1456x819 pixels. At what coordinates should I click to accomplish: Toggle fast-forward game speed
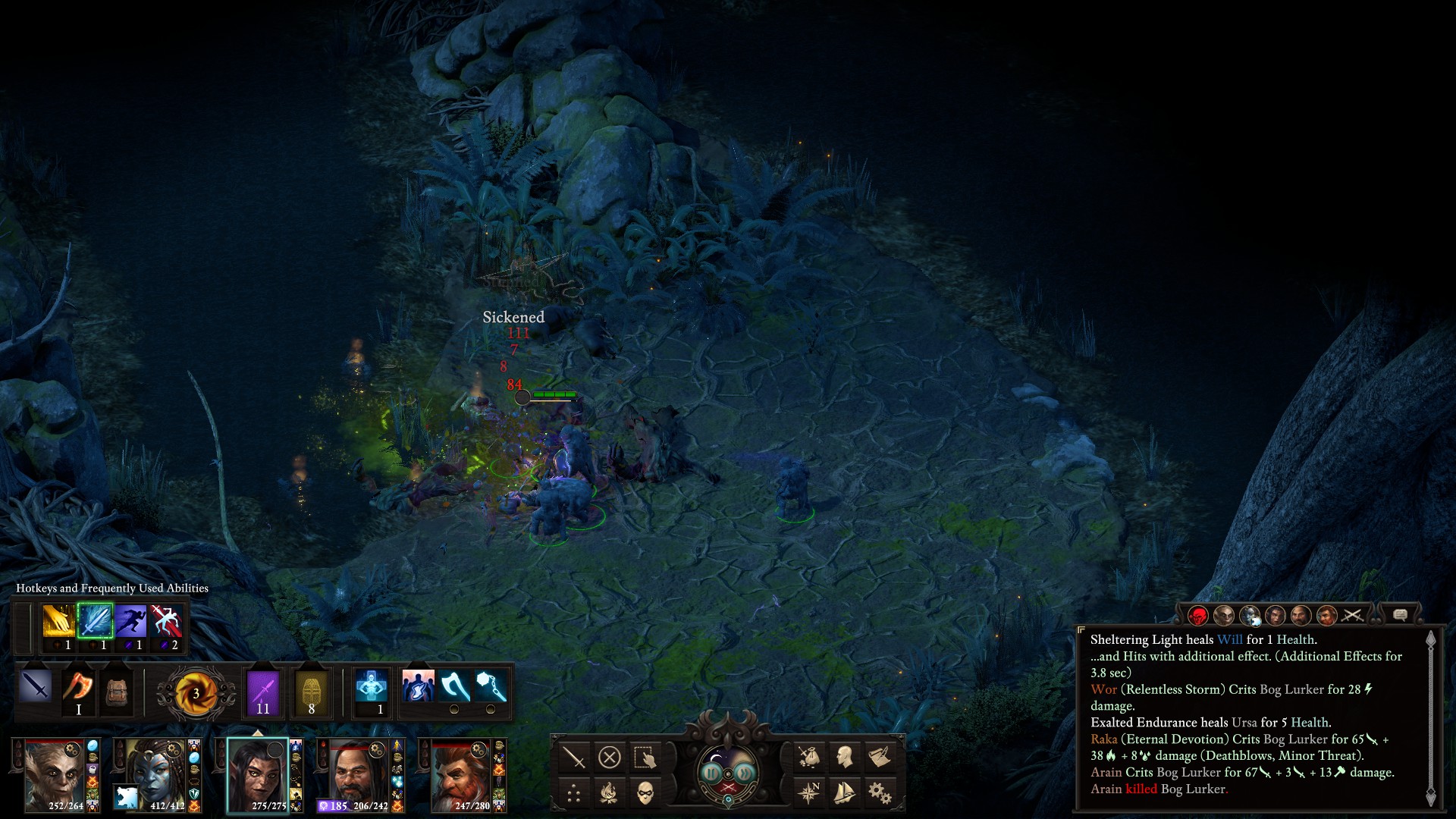point(745,773)
